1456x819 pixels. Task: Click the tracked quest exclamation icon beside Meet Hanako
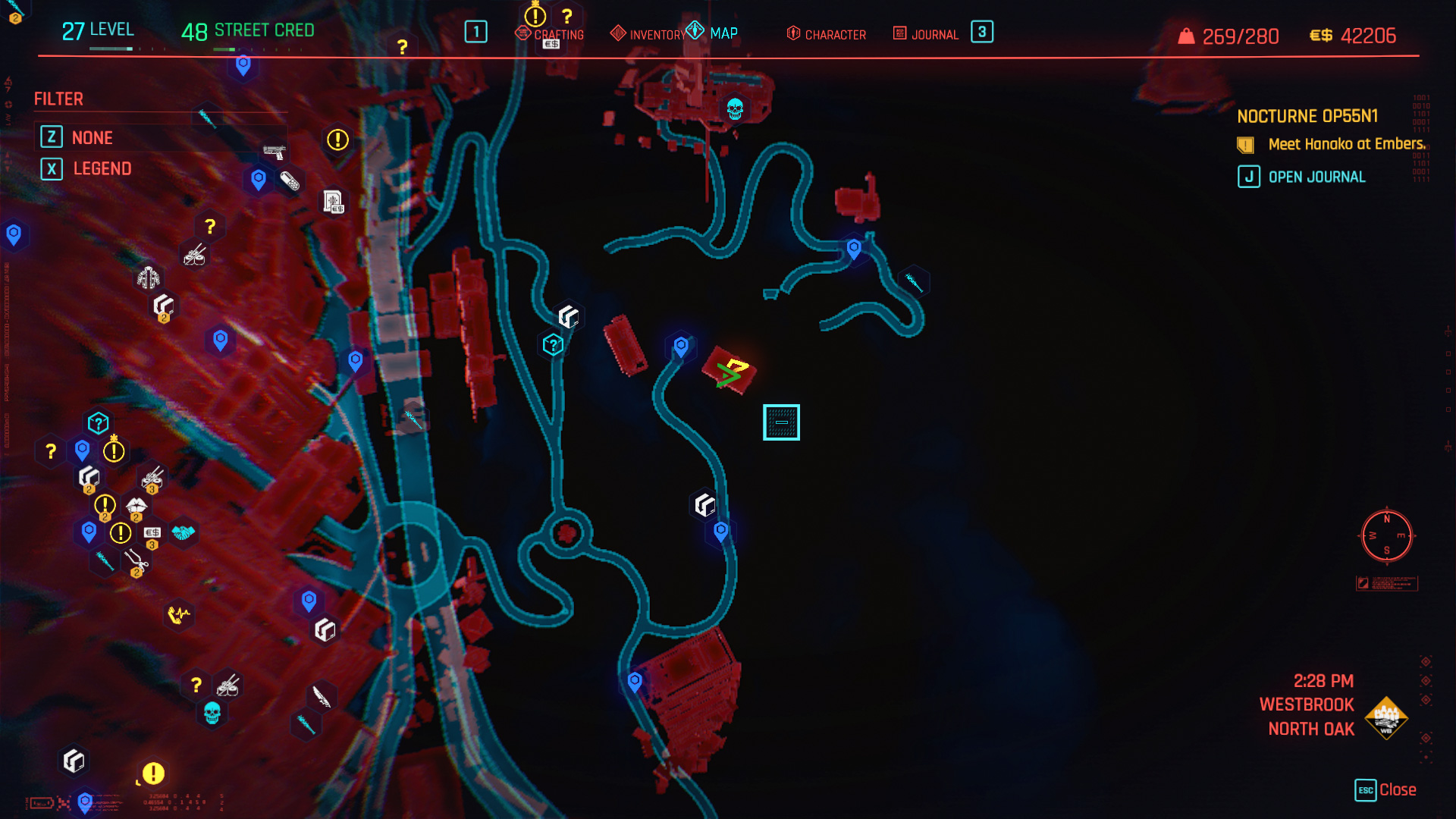[x=1244, y=143]
